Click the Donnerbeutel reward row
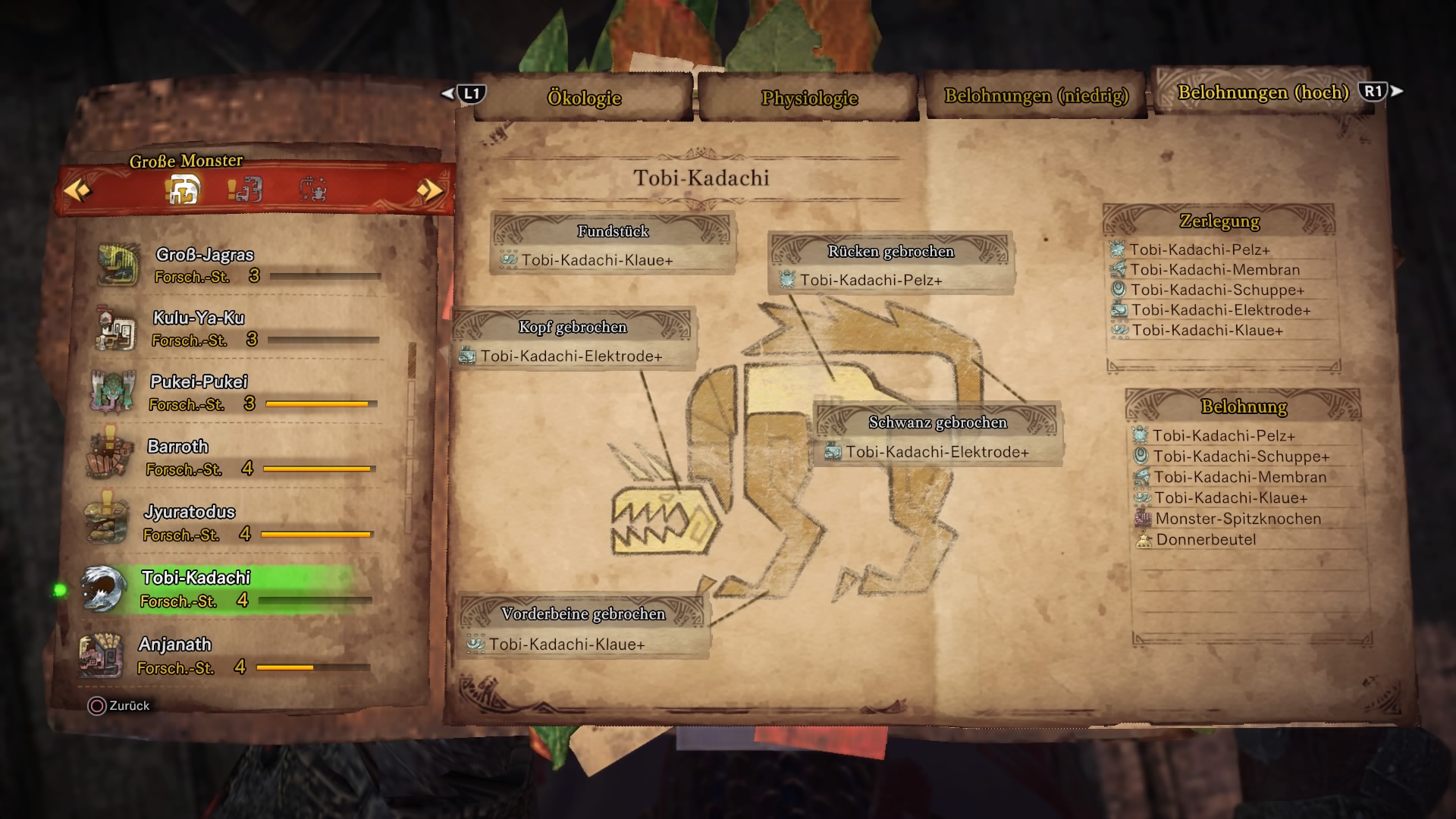Screen dimensions: 1456x819 (x=1206, y=540)
